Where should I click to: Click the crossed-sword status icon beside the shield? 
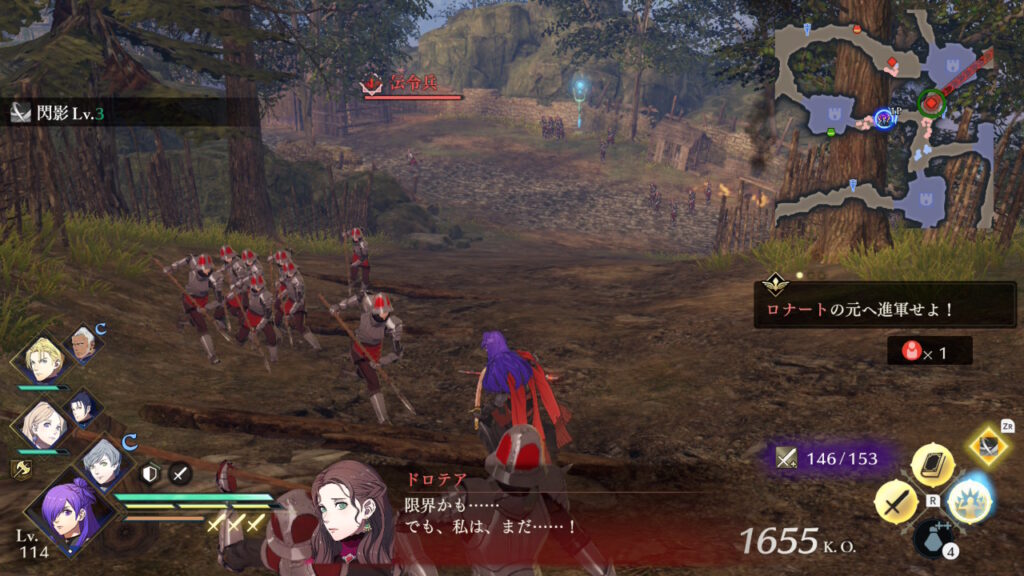(180, 475)
